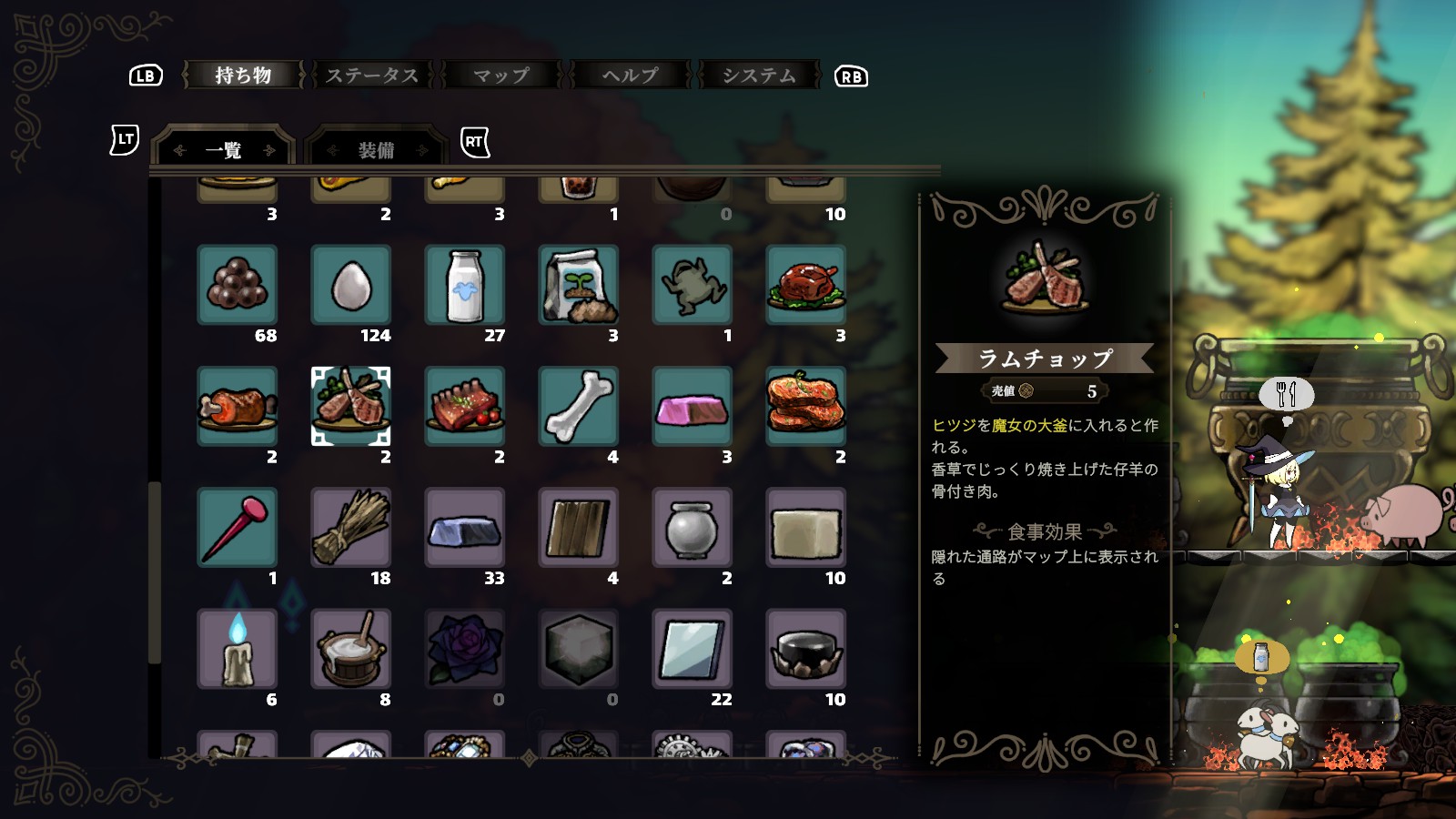
Task: Select the white bone item
Action: pyautogui.click(x=578, y=406)
